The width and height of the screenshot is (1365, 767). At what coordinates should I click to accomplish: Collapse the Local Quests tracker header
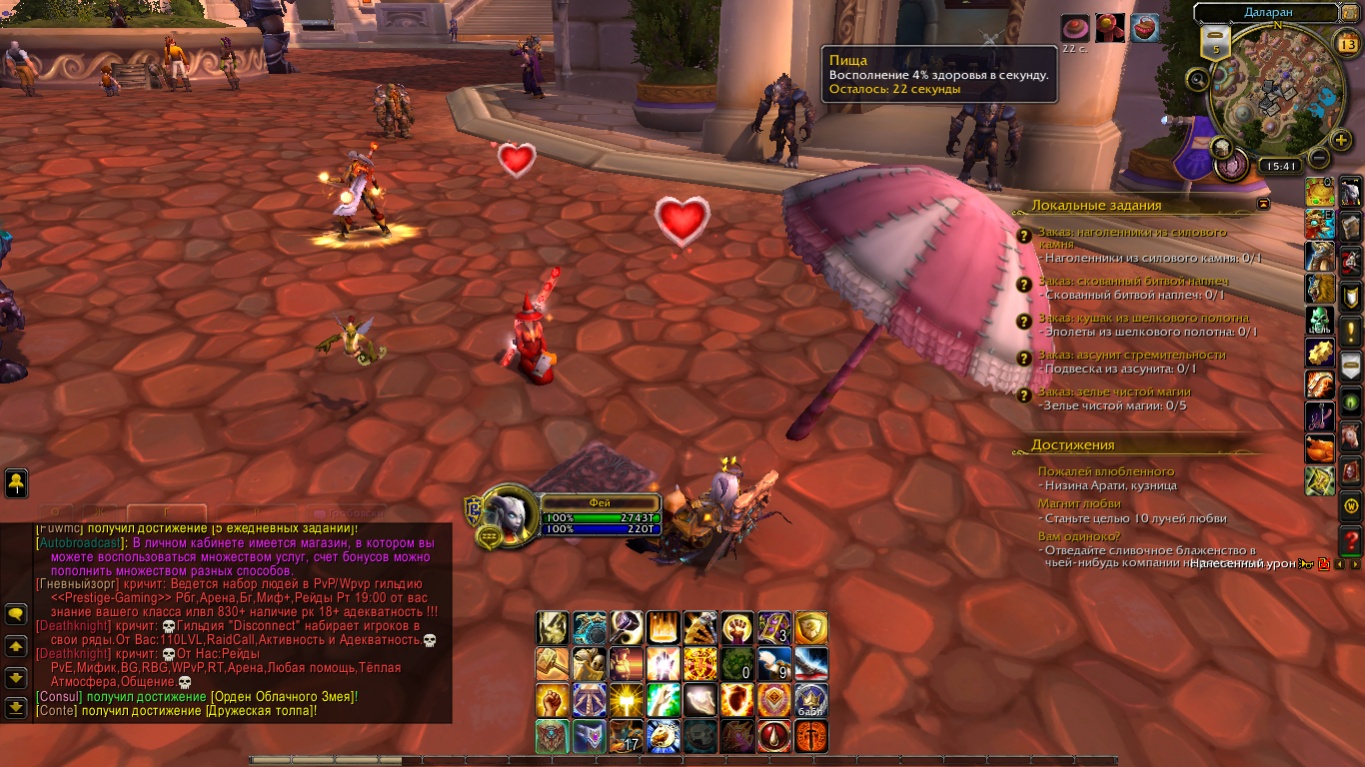tap(1263, 204)
